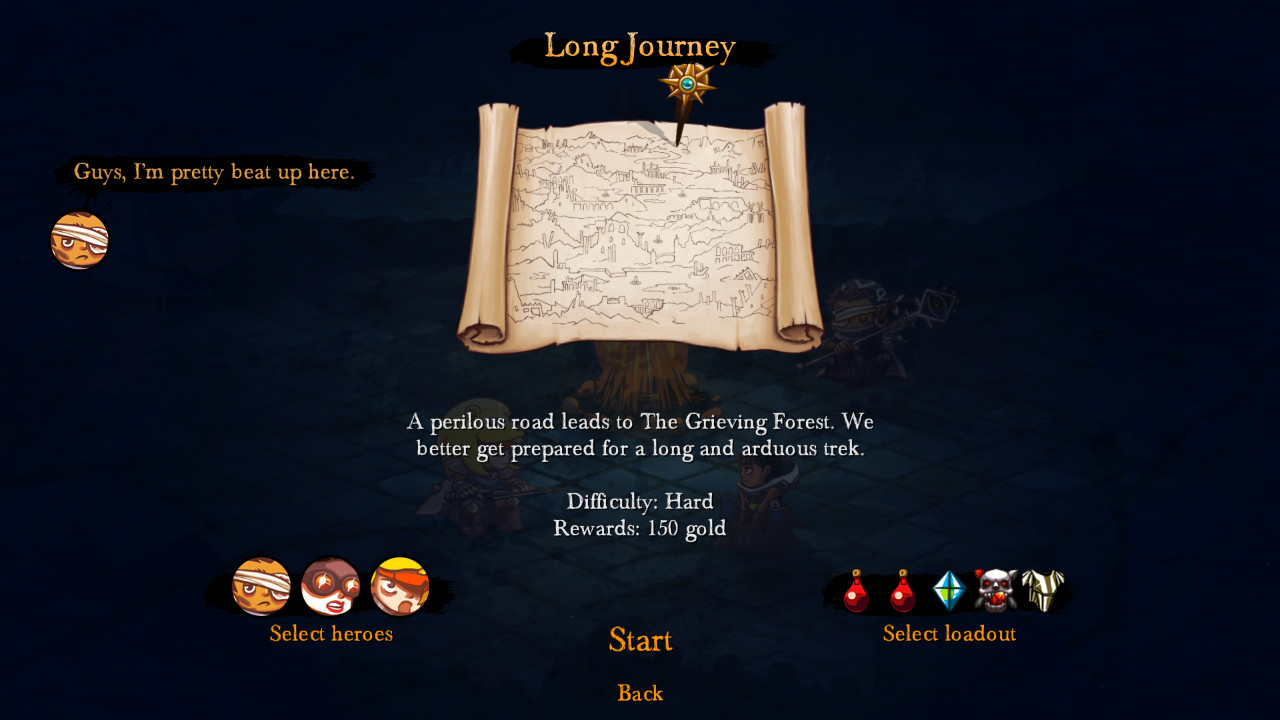Open the Select loadout screen
This screenshot has height=720, width=1280.
click(x=948, y=634)
